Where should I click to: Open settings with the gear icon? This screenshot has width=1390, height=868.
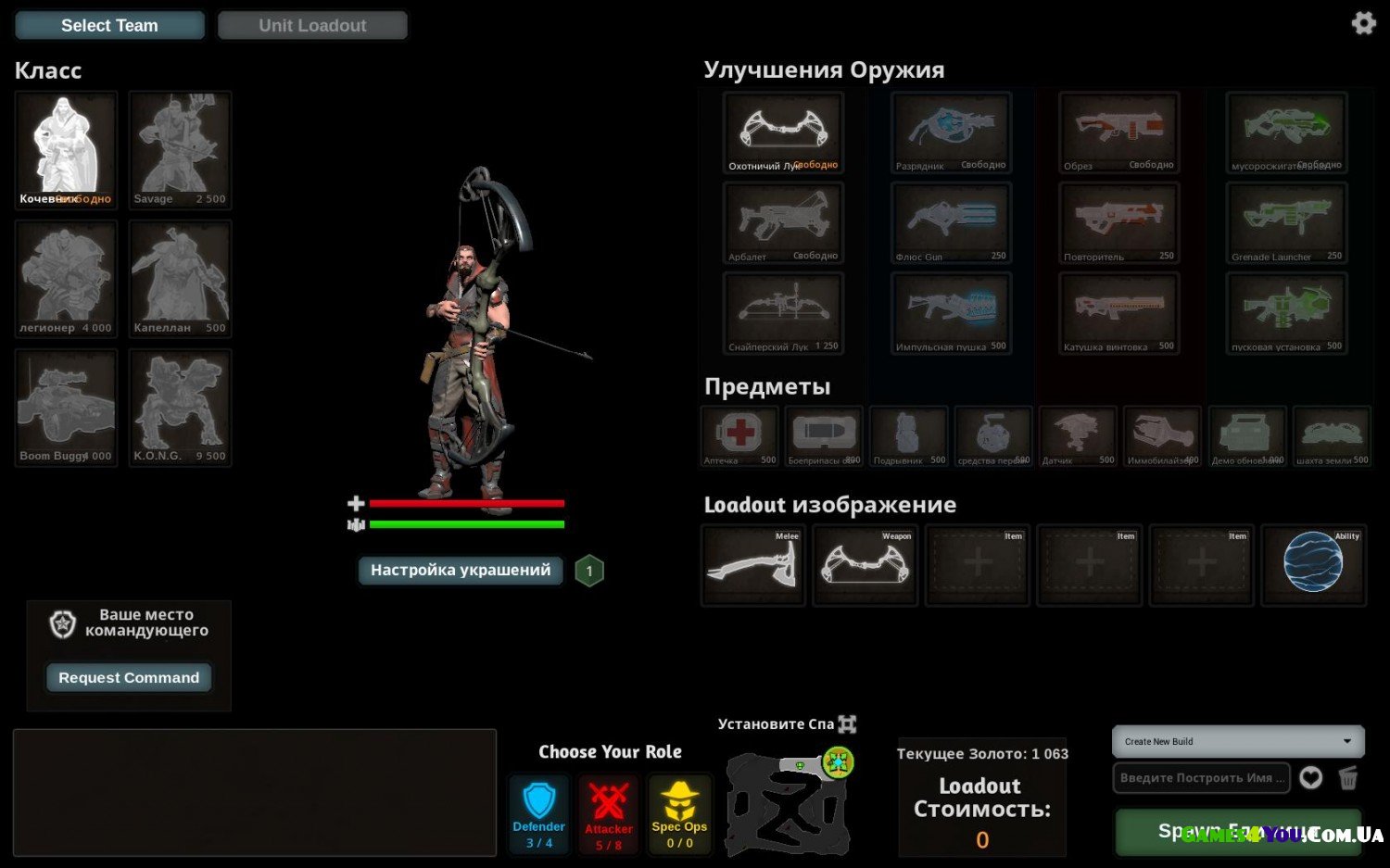[x=1363, y=23]
